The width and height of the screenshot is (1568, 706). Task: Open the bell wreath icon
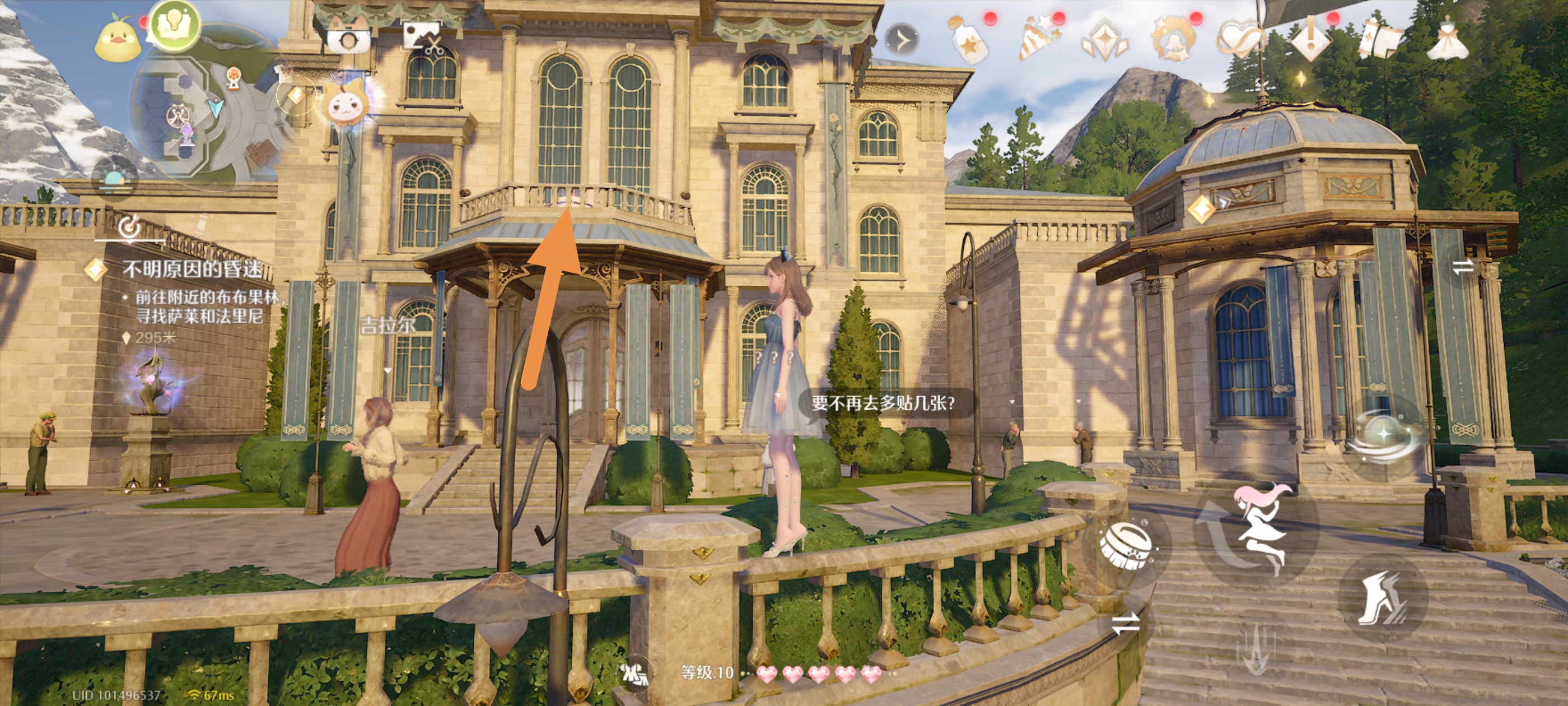pos(1172,40)
